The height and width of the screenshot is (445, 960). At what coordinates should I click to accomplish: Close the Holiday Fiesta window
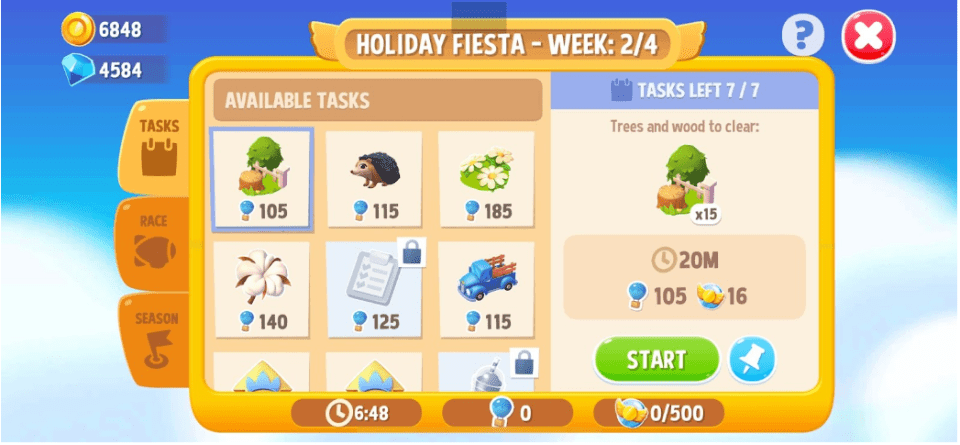[868, 38]
